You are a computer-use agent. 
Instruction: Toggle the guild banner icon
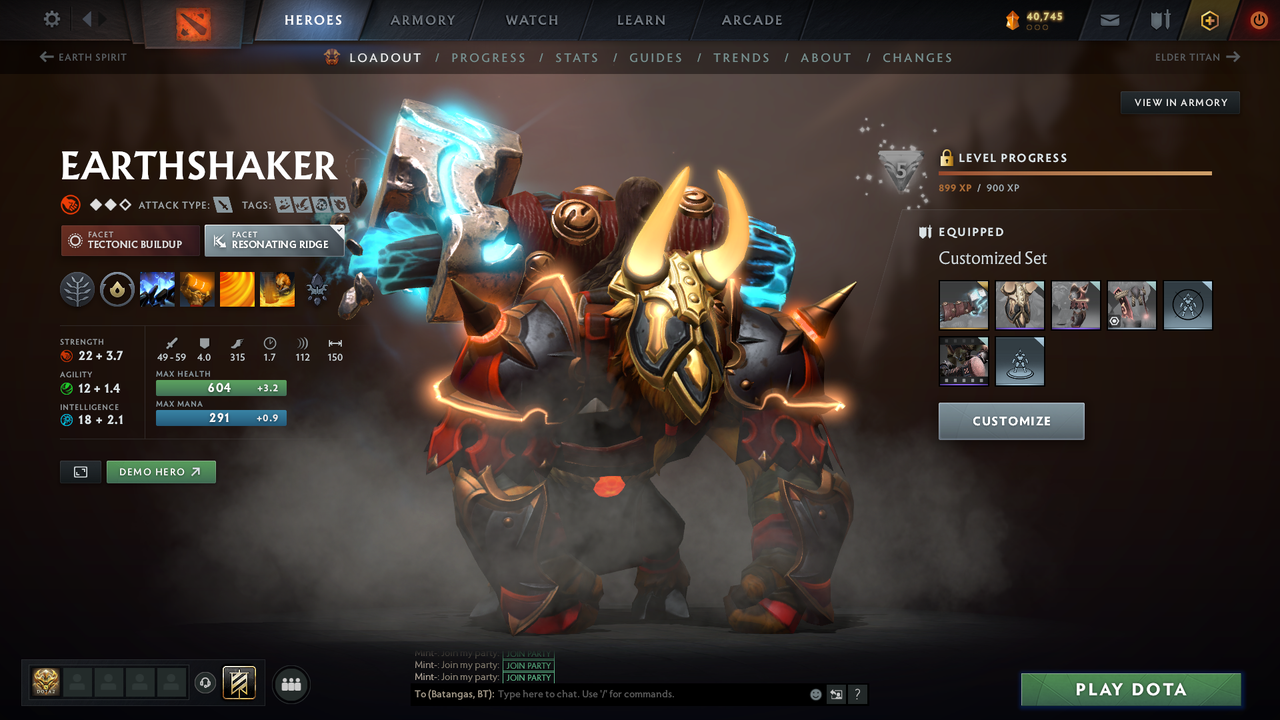click(239, 683)
